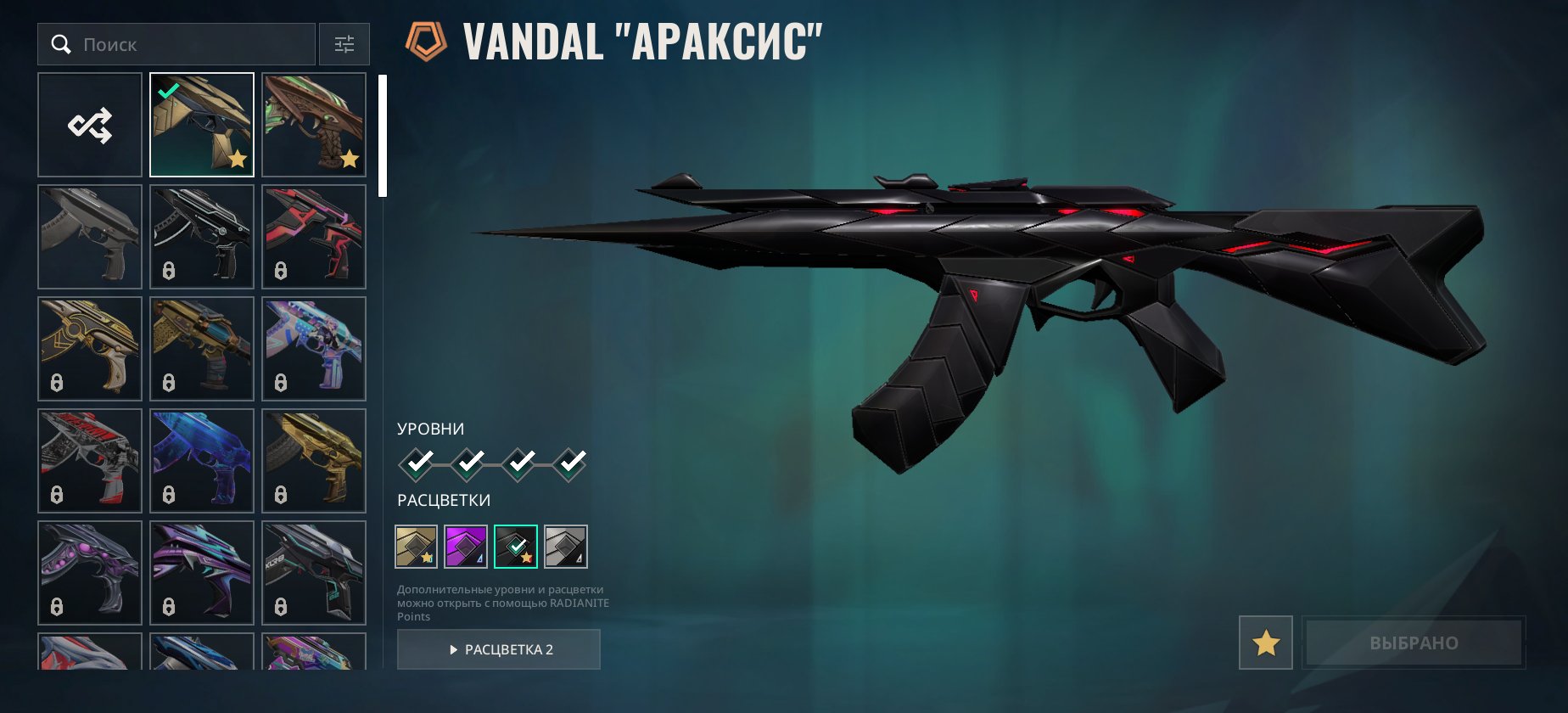1568x713 pixels.
Task: Pick the locked solid gold Vandal skin
Action: tap(314, 461)
